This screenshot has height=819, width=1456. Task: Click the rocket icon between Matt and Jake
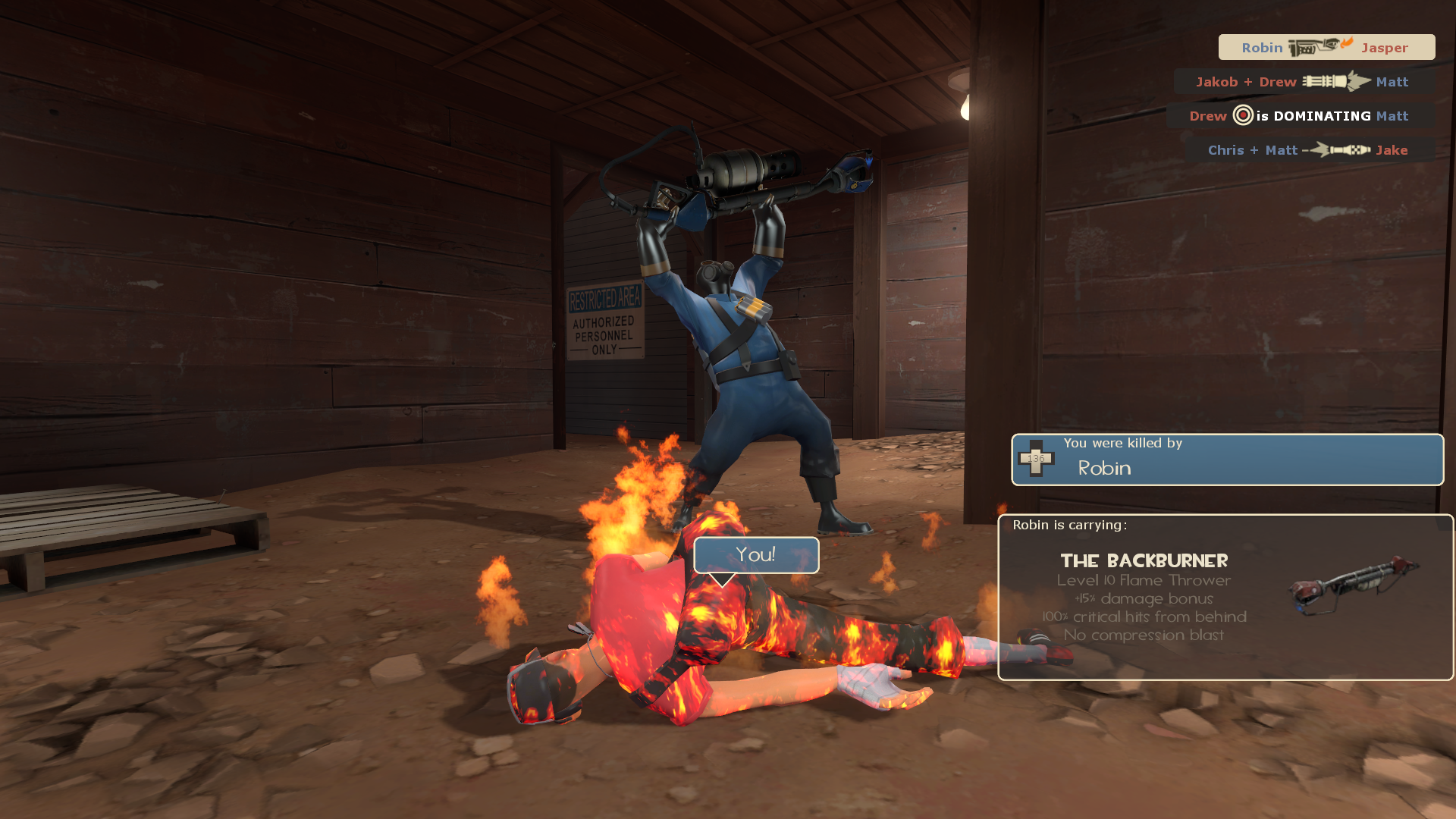coord(1338,149)
